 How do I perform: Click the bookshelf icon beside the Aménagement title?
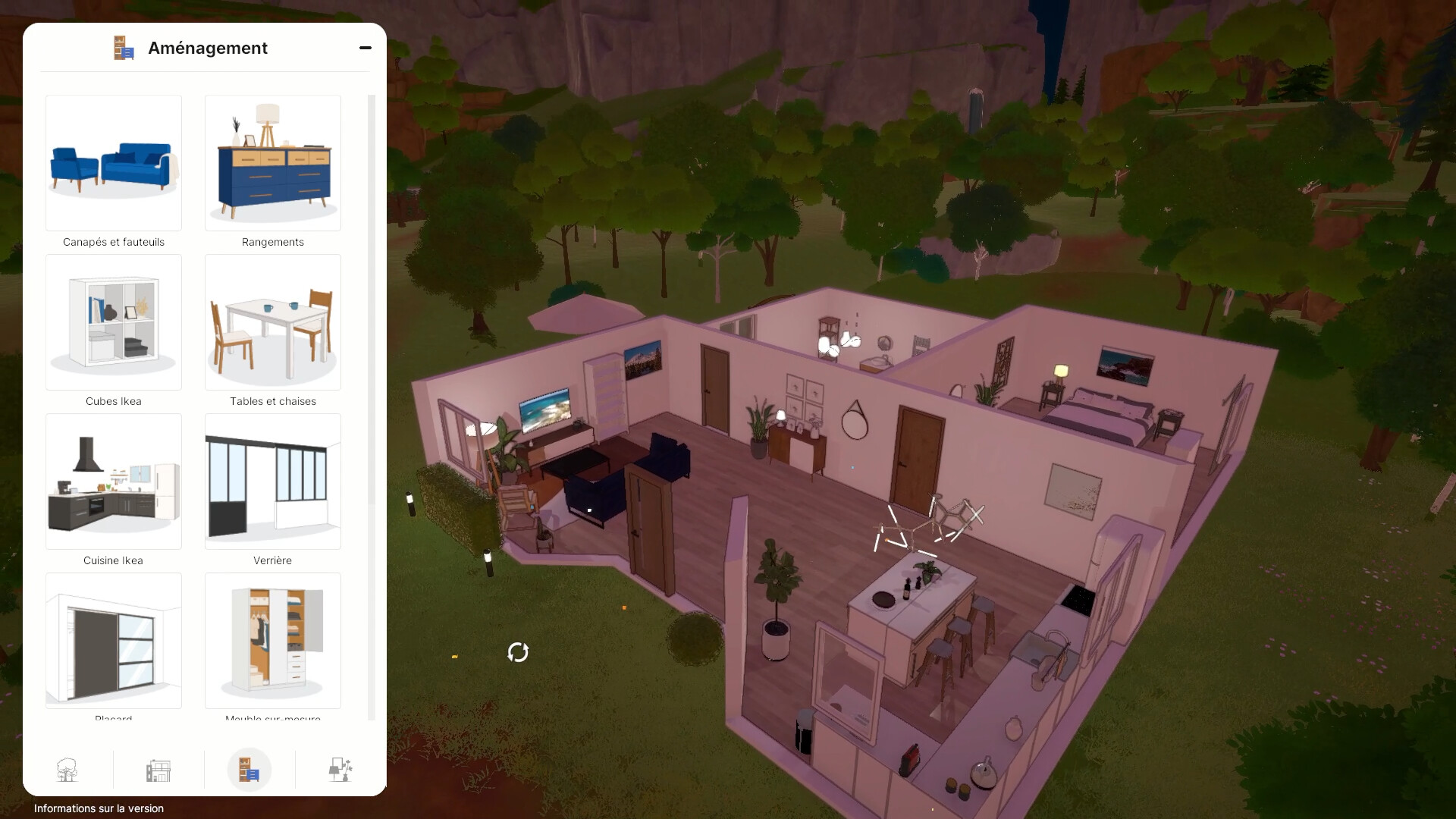pos(123,47)
